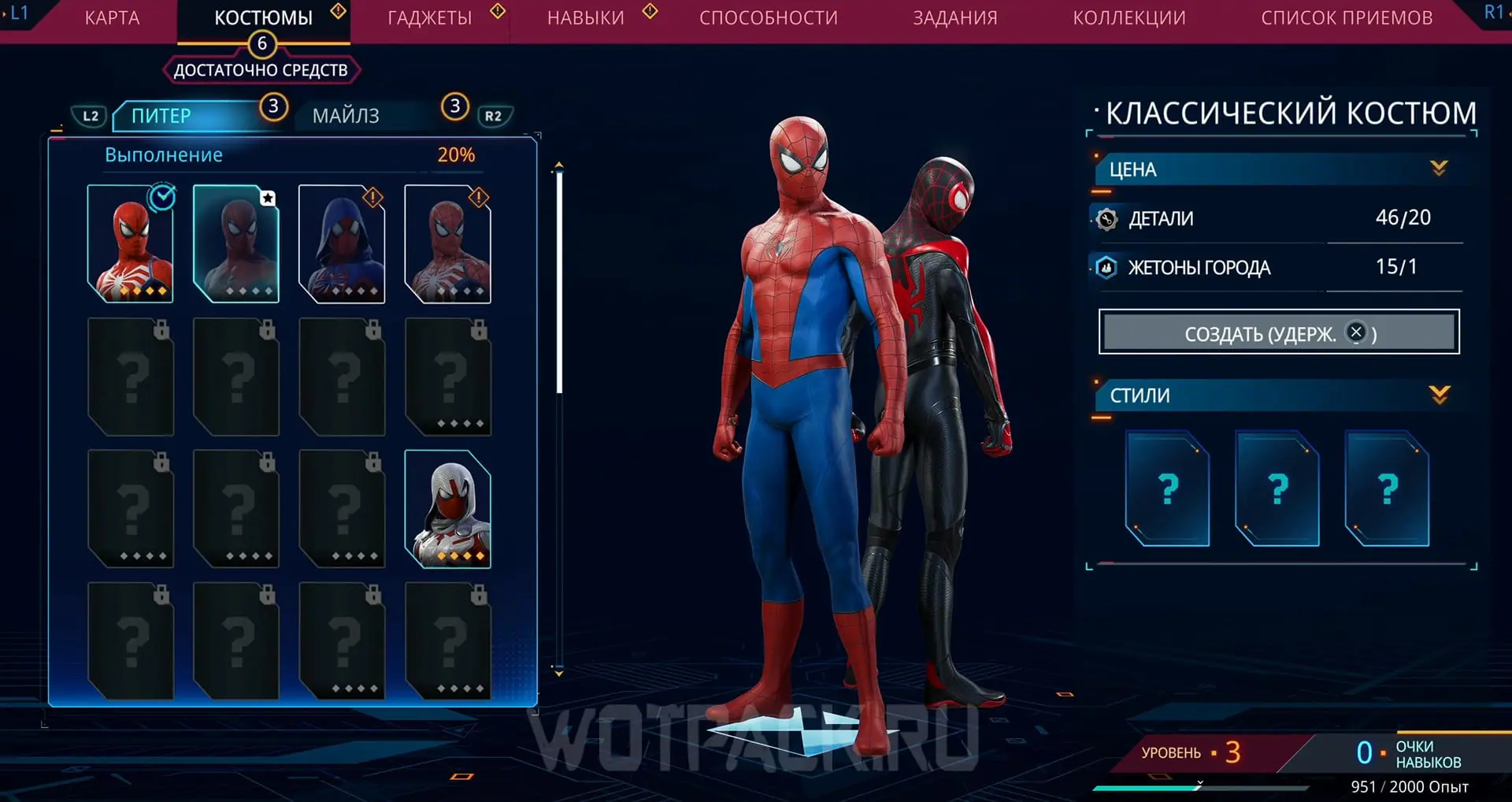Select the КОСТЮМЫ tab
The width and height of the screenshot is (1512, 802).
(263, 18)
